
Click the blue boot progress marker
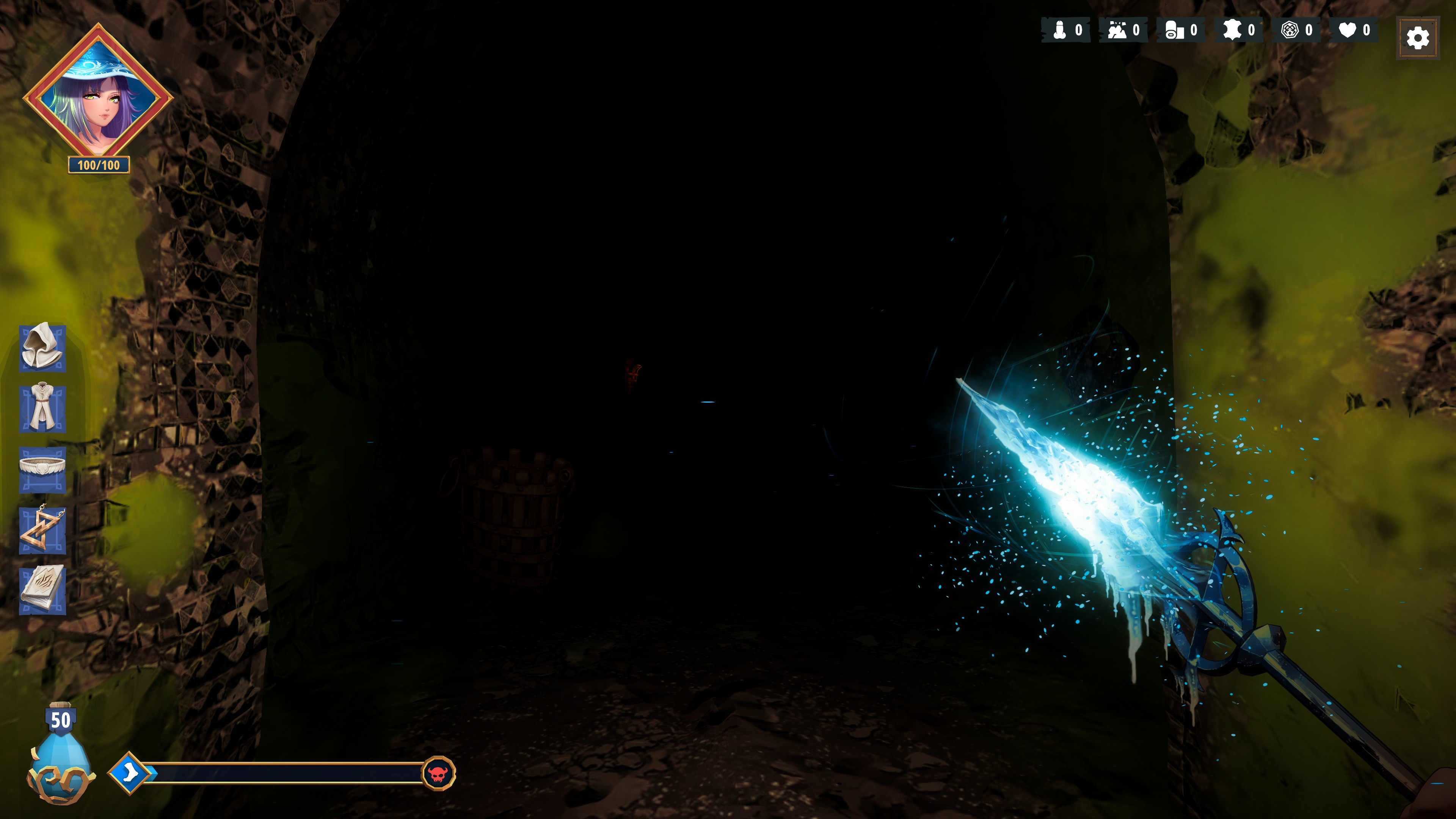point(129,772)
